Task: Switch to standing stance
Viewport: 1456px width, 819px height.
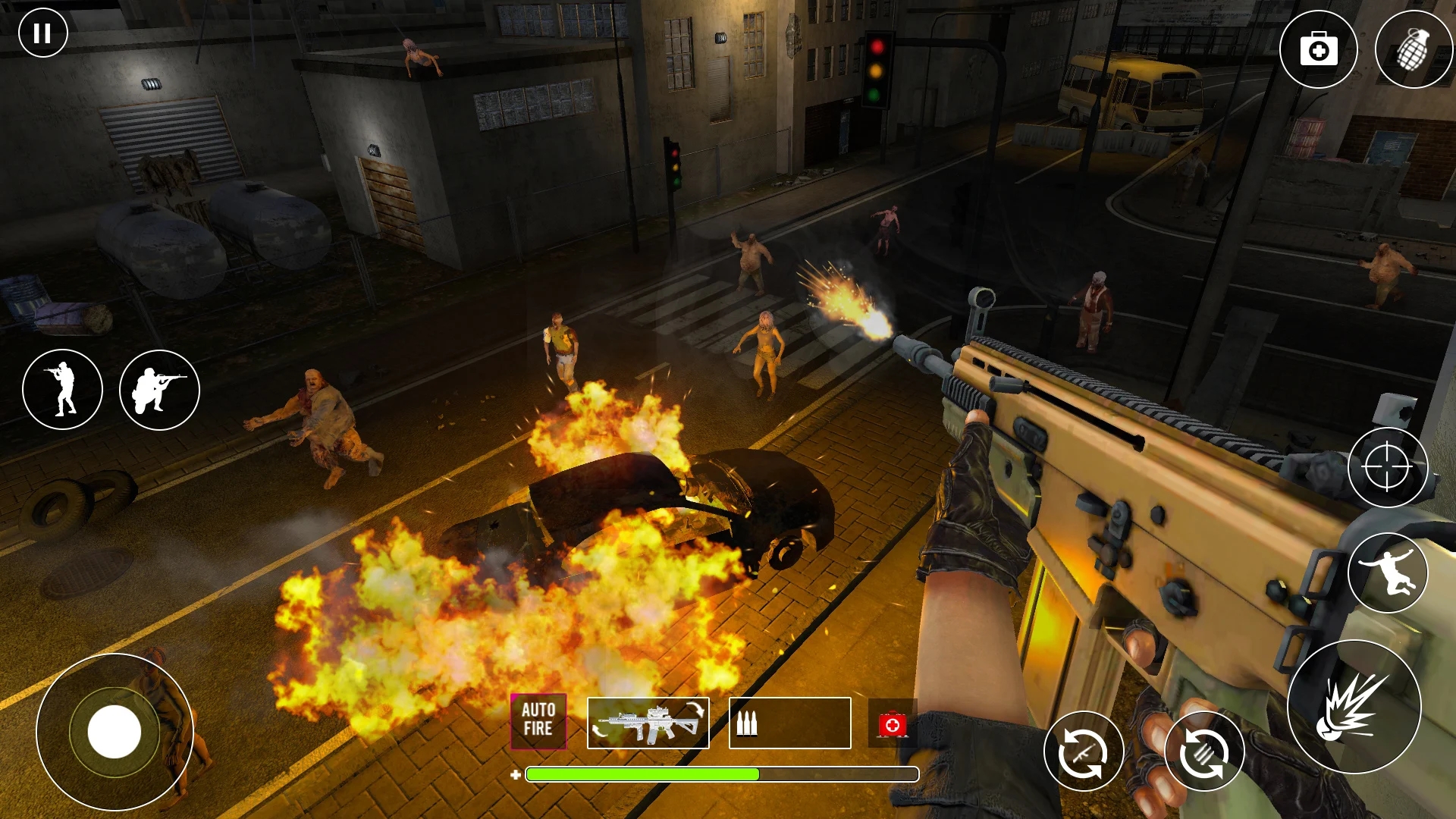Action: tap(62, 390)
